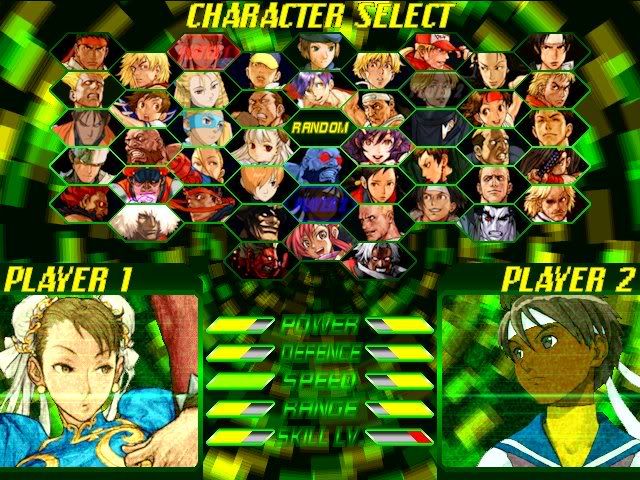Select the RANDOM character tile
Screen dimensions: 640x480
320,128
